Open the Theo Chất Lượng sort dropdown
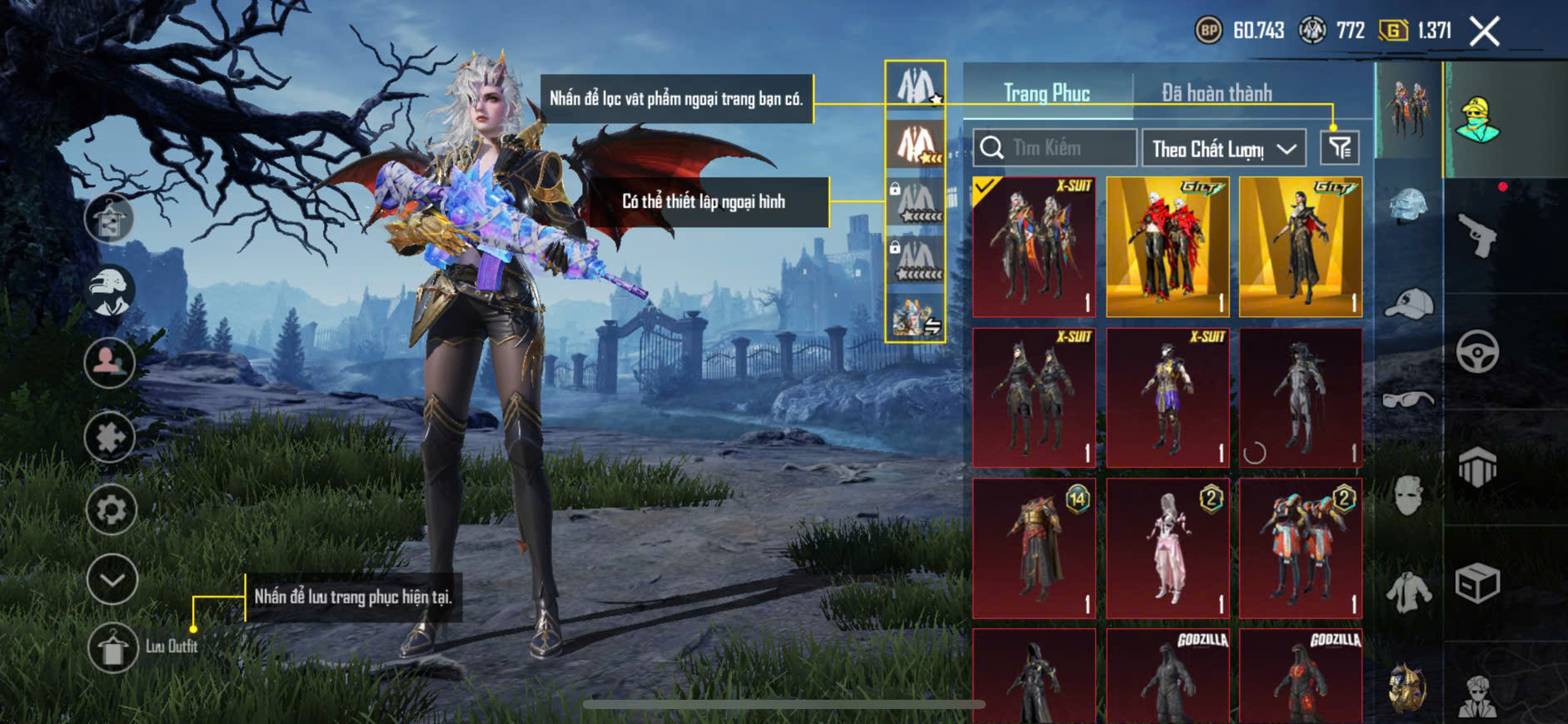The image size is (1568, 724). [1222, 149]
